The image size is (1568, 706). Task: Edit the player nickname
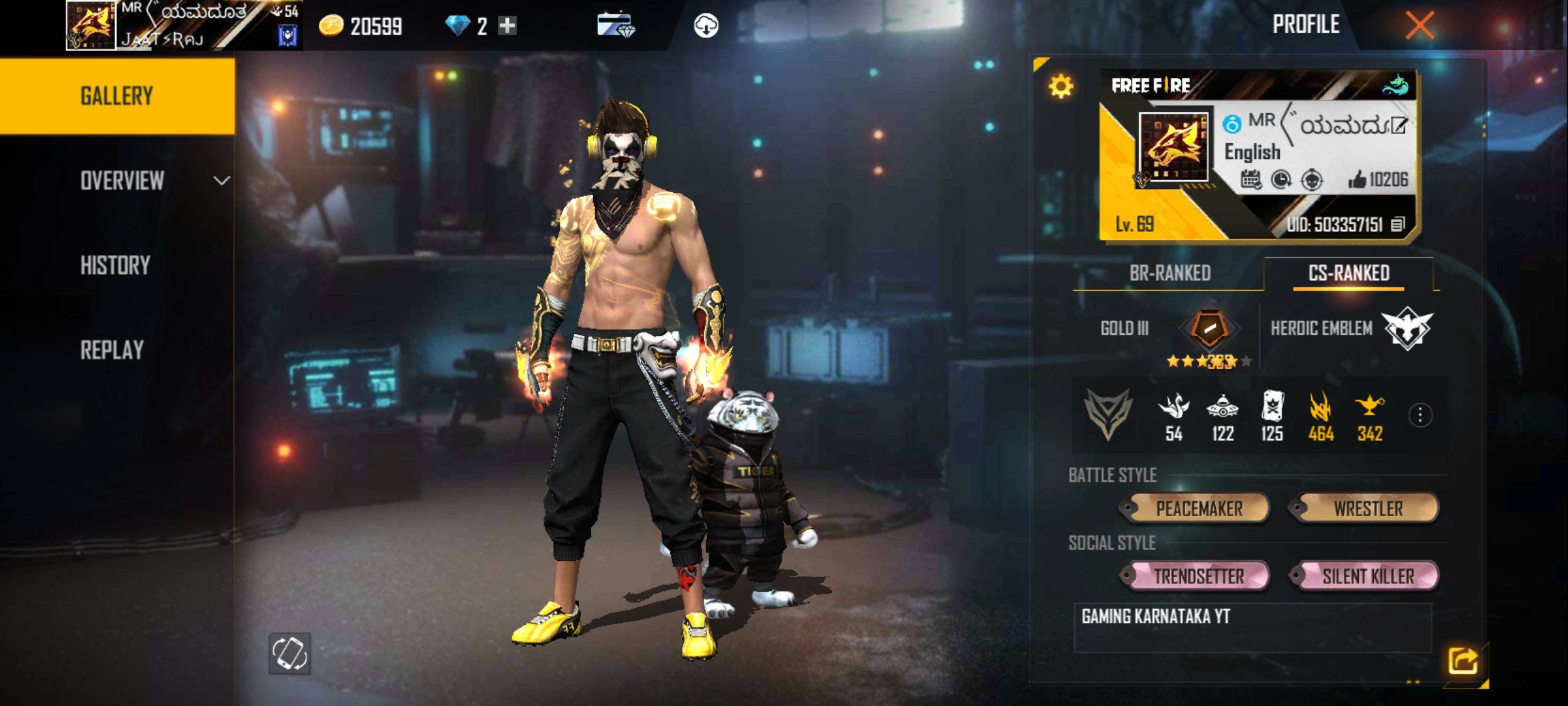[1398, 126]
